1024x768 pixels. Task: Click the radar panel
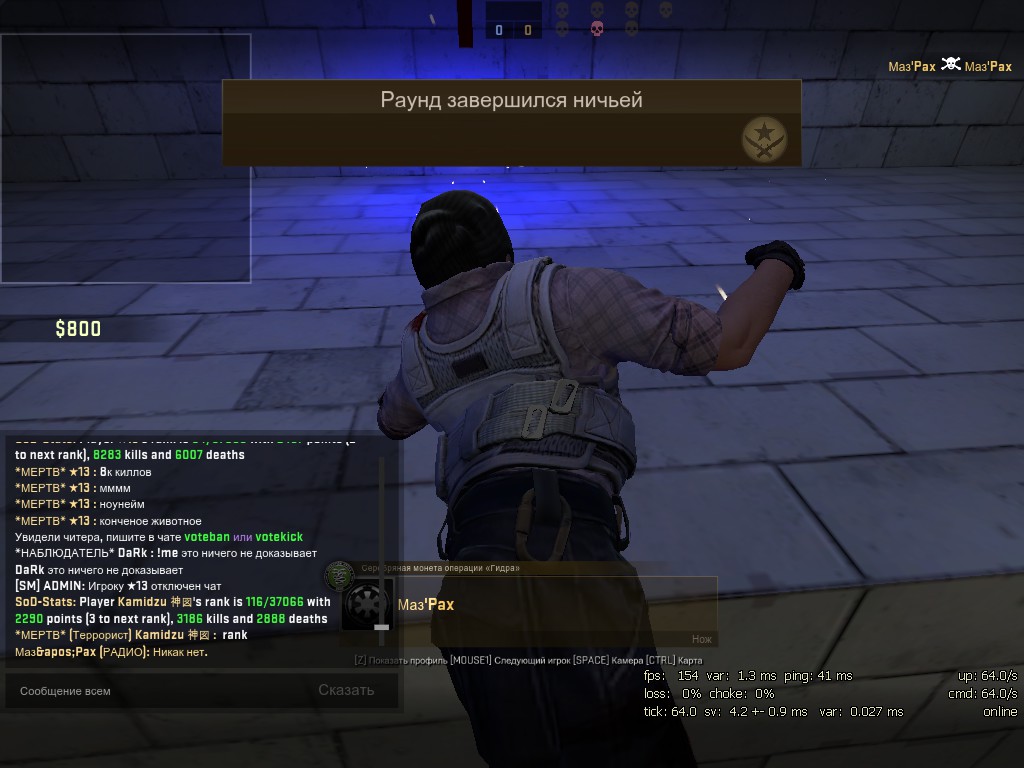coord(125,158)
